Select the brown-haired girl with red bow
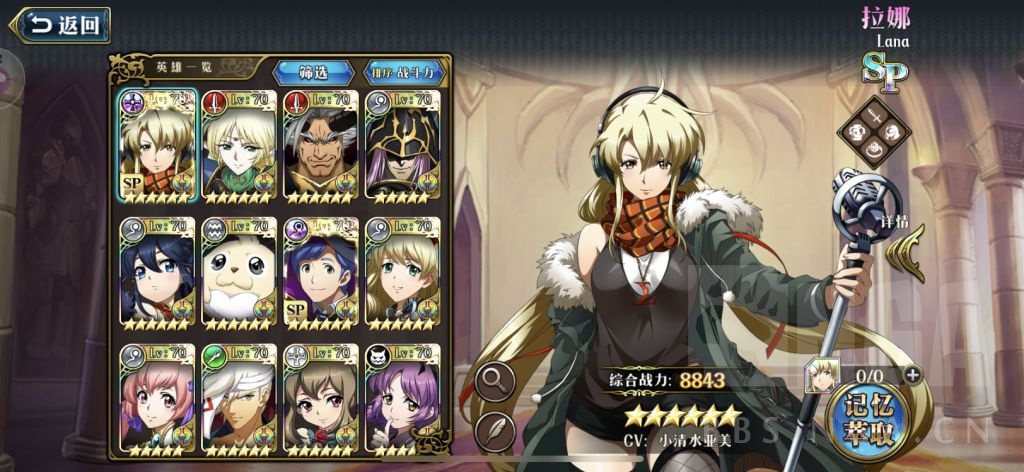Viewport: 1024px width, 472px height. [x=321, y=398]
